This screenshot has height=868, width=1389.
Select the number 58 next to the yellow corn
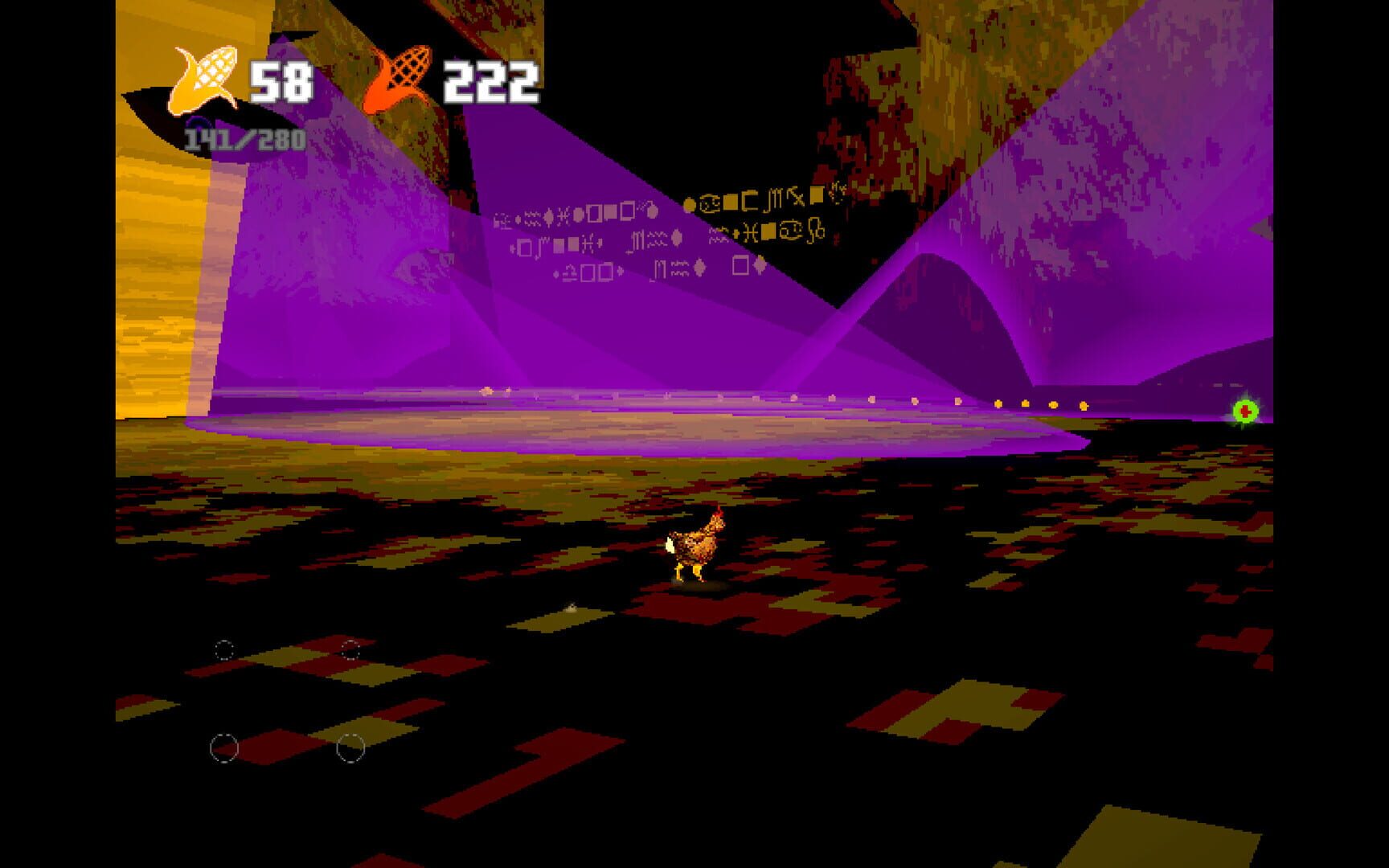tap(281, 80)
